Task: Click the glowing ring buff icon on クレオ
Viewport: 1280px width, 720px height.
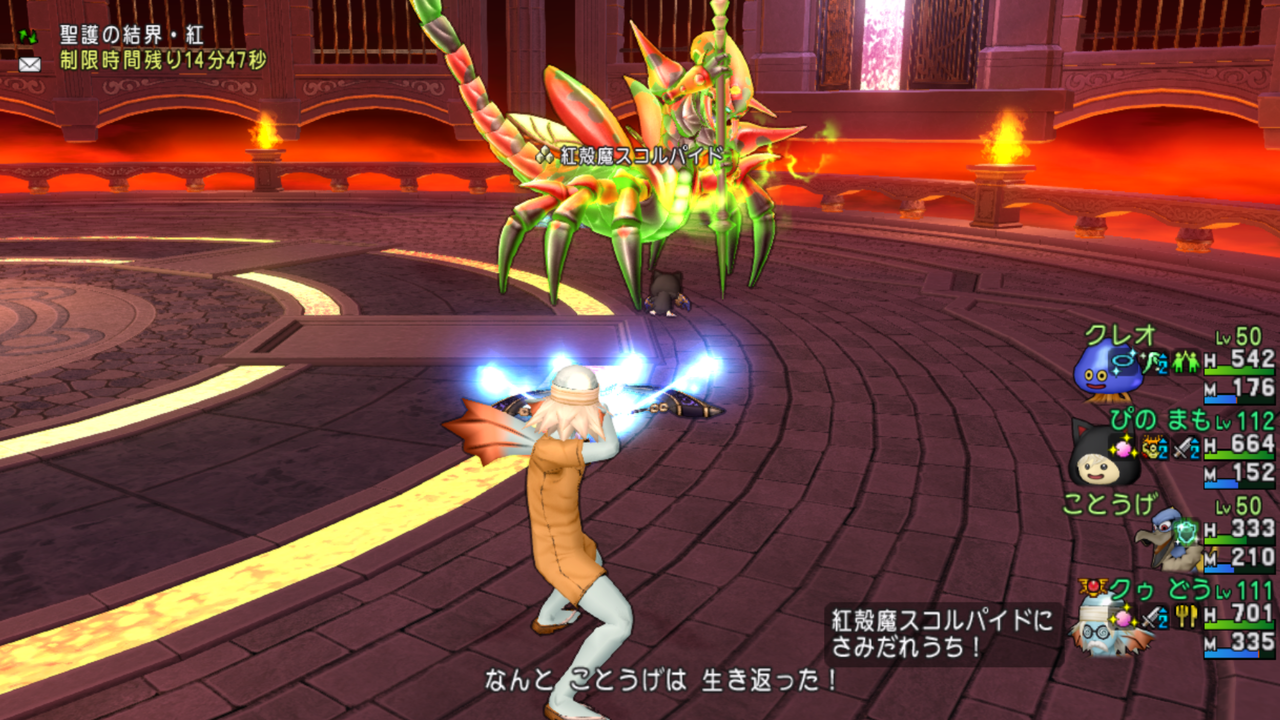Action: click(x=1123, y=361)
